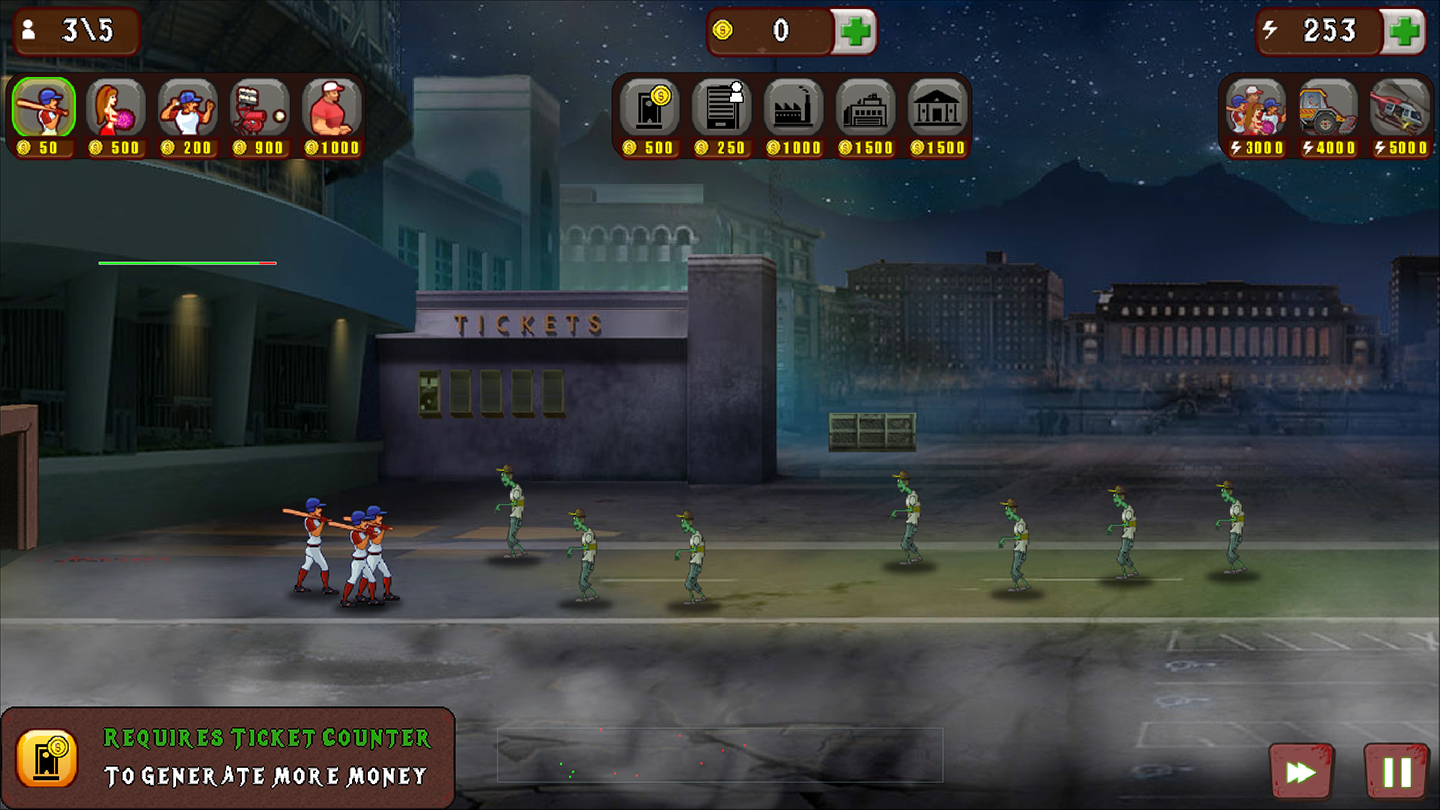
Task: Add more energy with the green plus
Action: (x=1404, y=31)
